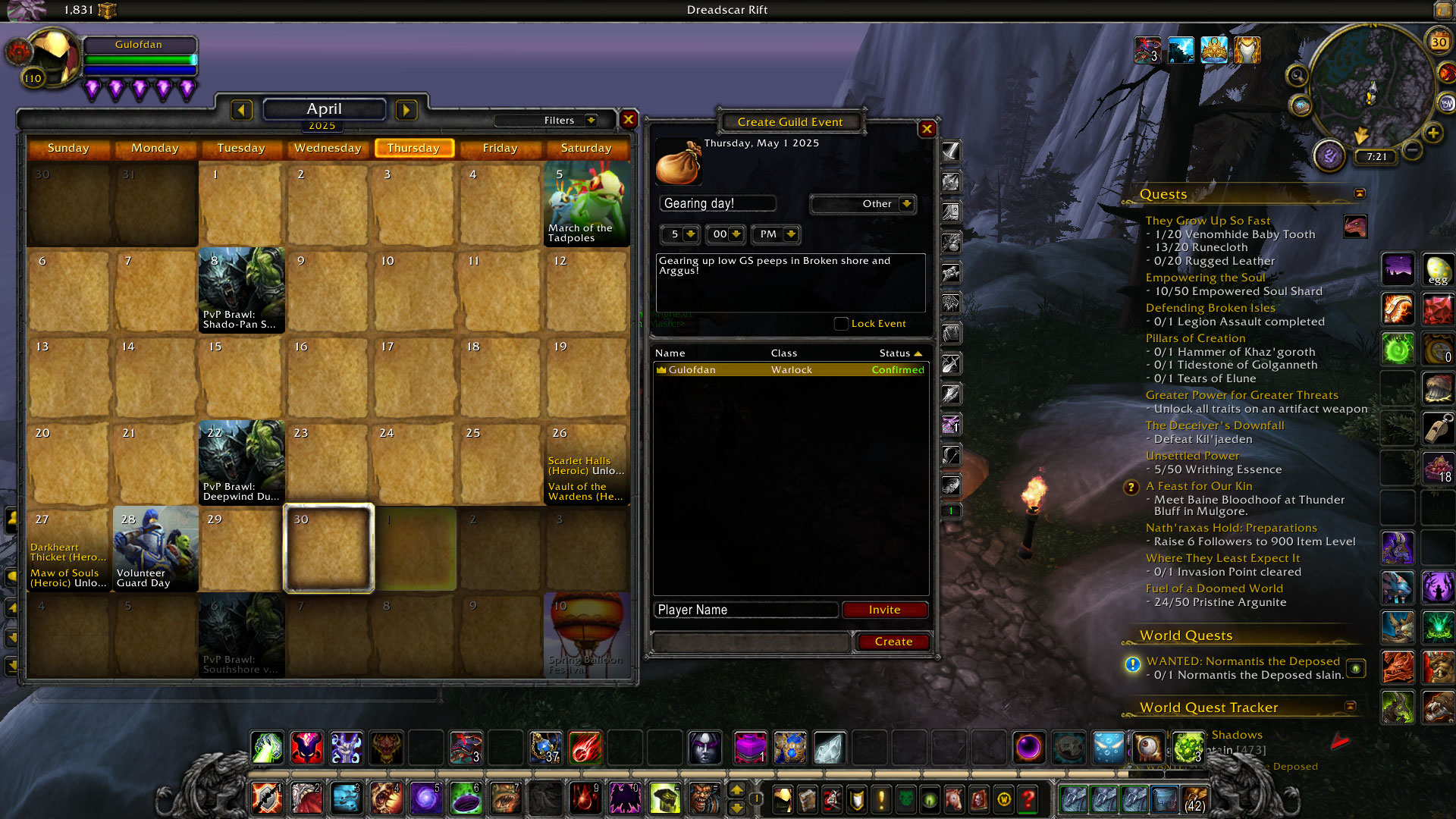1456x819 pixels.
Task: Go to the previous calendar month
Action: (241, 110)
